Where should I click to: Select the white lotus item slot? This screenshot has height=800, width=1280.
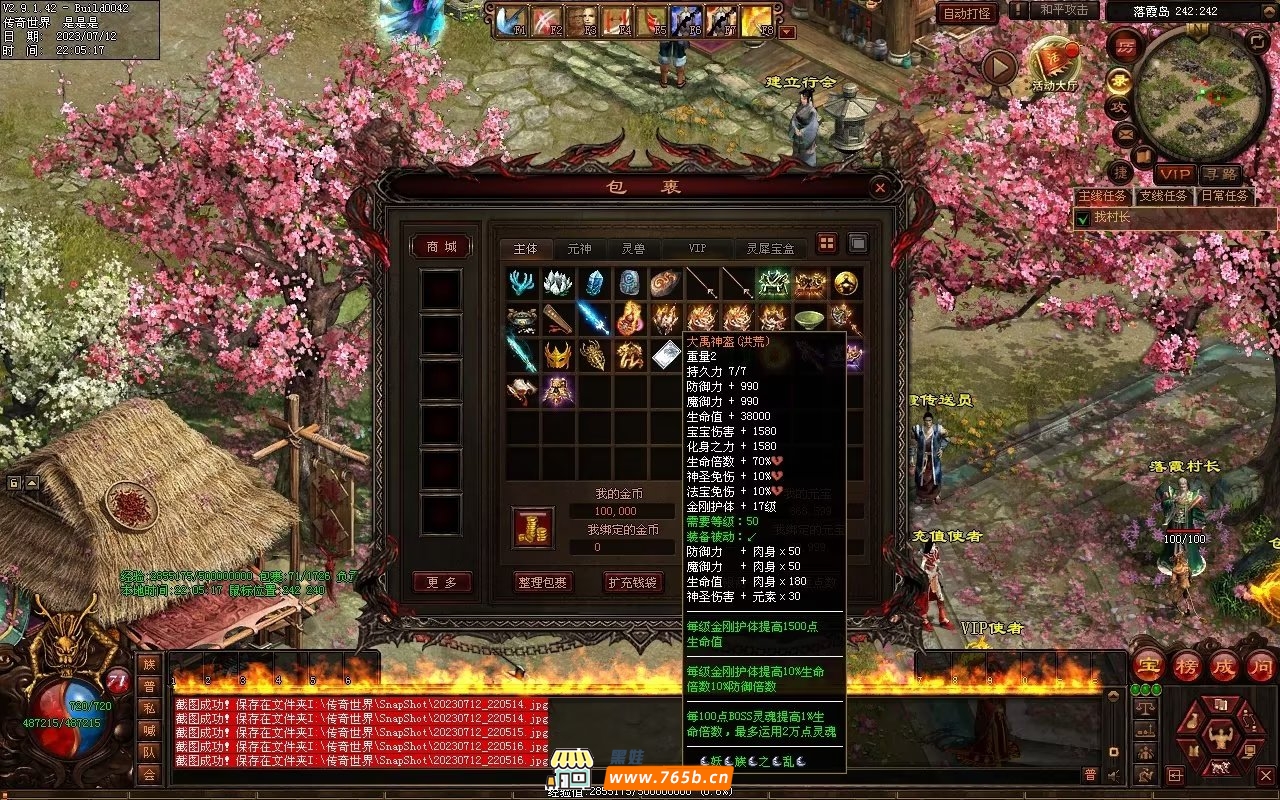(558, 283)
